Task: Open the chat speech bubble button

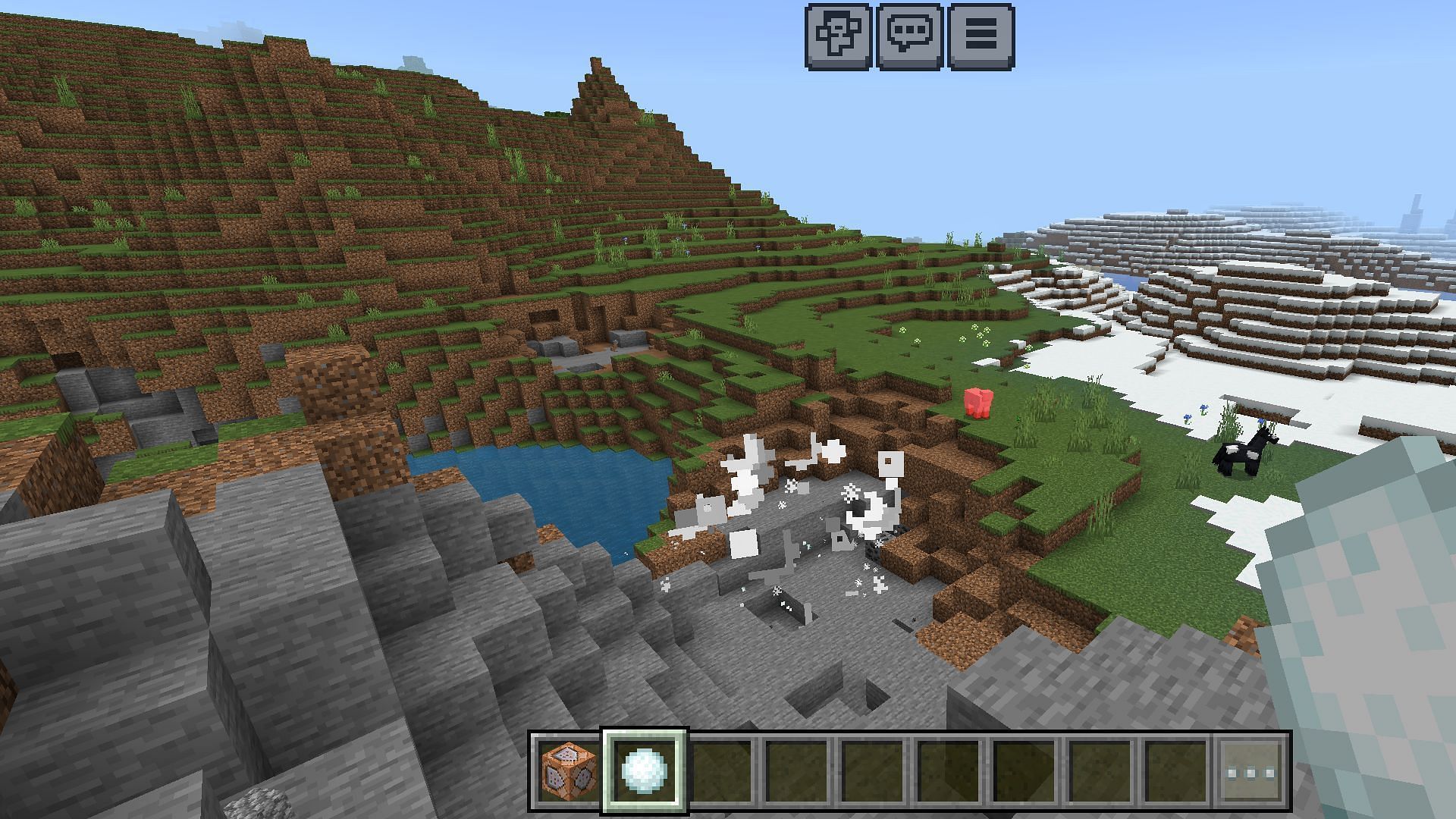Action: tap(909, 36)
